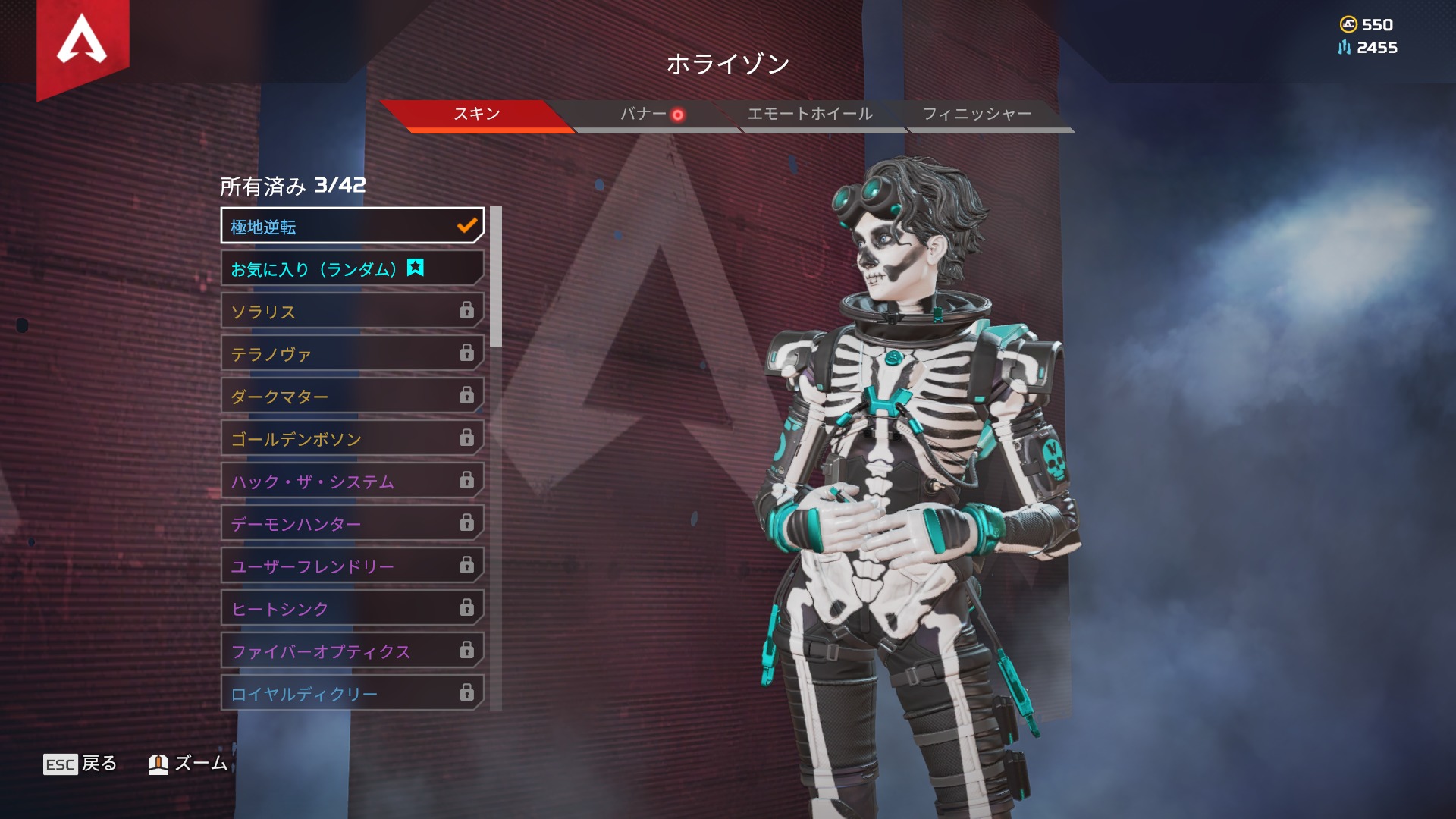Click the Apex logo in the corner
Screen dimensions: 1456x819
coord(82,40)
